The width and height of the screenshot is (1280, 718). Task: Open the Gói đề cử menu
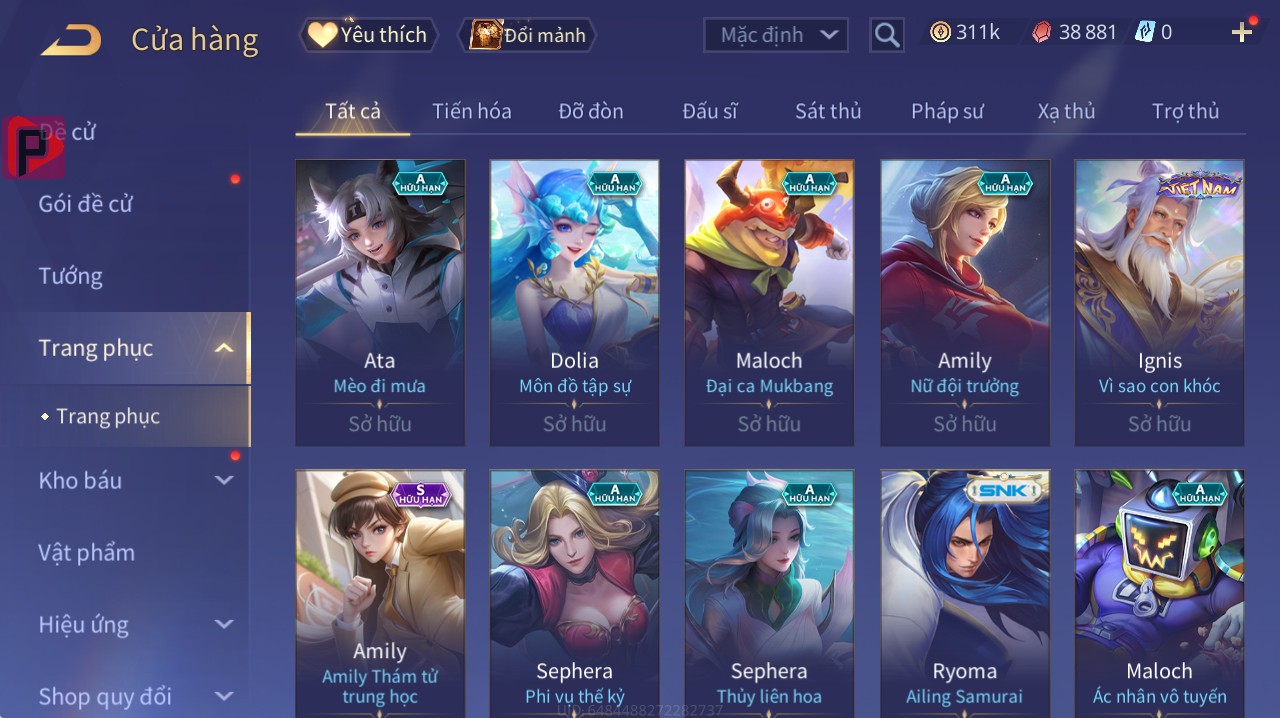pos(86,204)
